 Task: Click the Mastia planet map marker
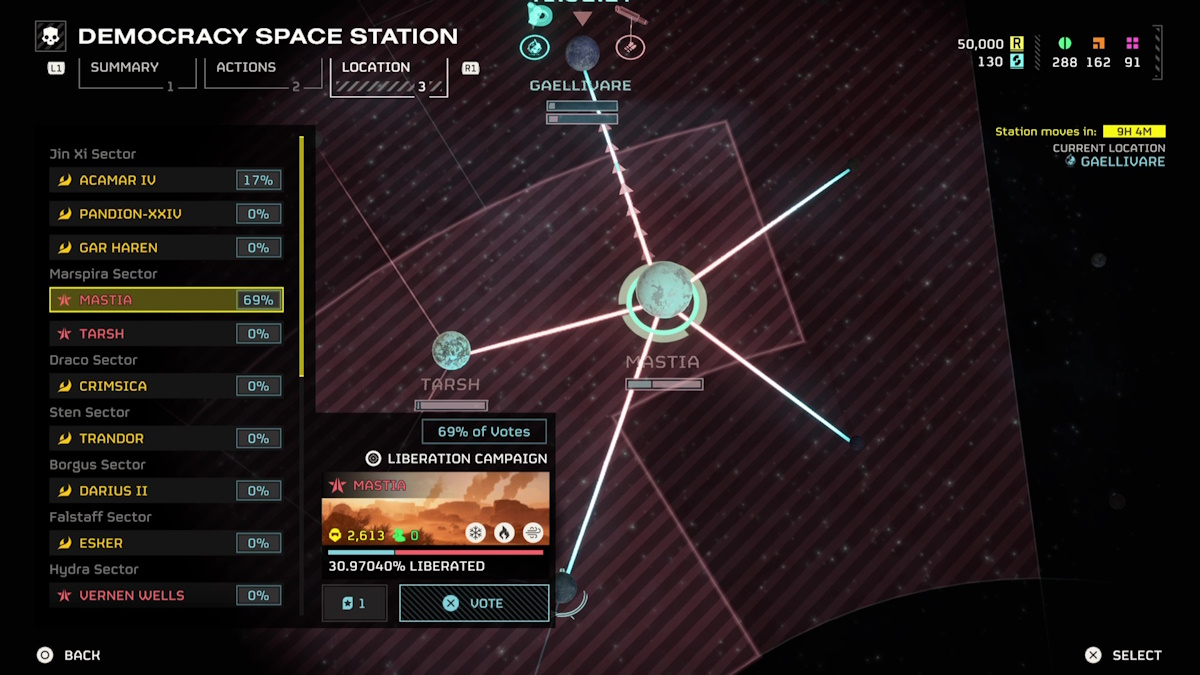tap(662, 292)
